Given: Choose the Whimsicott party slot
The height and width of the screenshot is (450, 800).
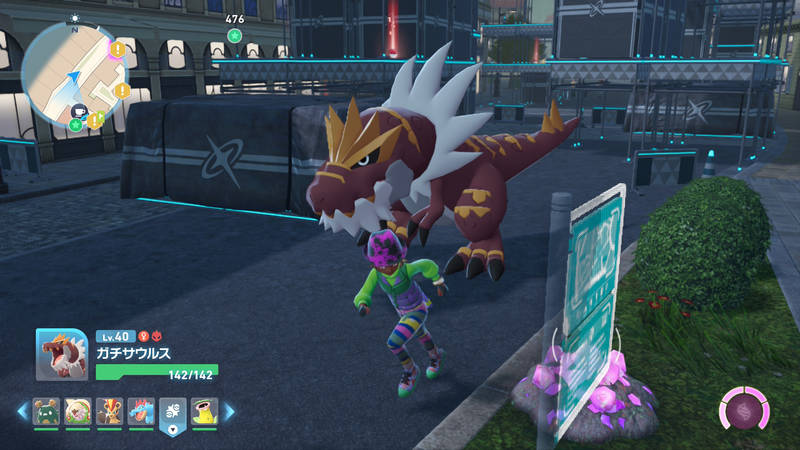Looking at the screenshot, I should [78, 412].
